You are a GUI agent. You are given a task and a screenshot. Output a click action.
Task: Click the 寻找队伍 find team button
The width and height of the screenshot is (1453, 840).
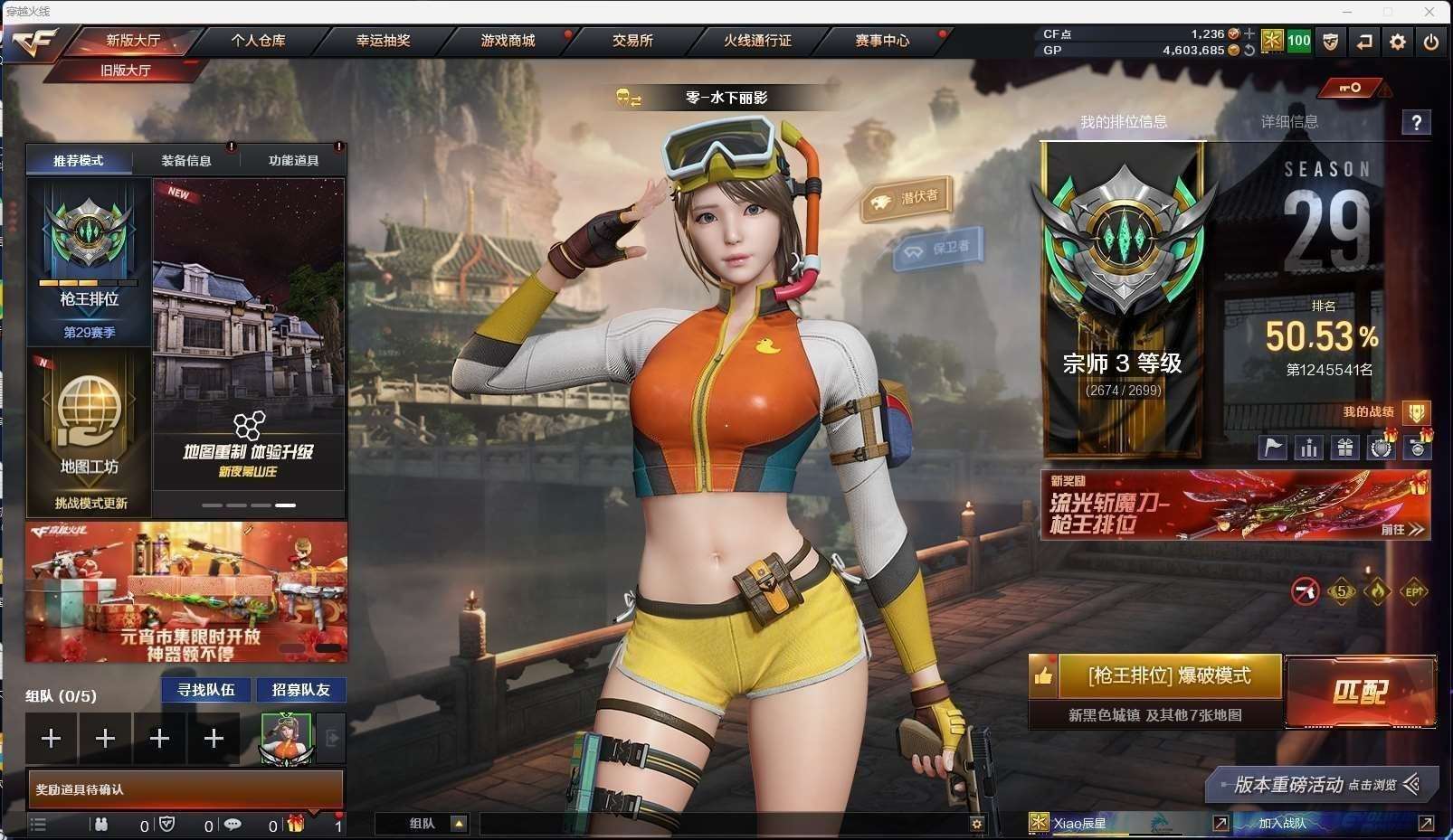pos(206,690)
